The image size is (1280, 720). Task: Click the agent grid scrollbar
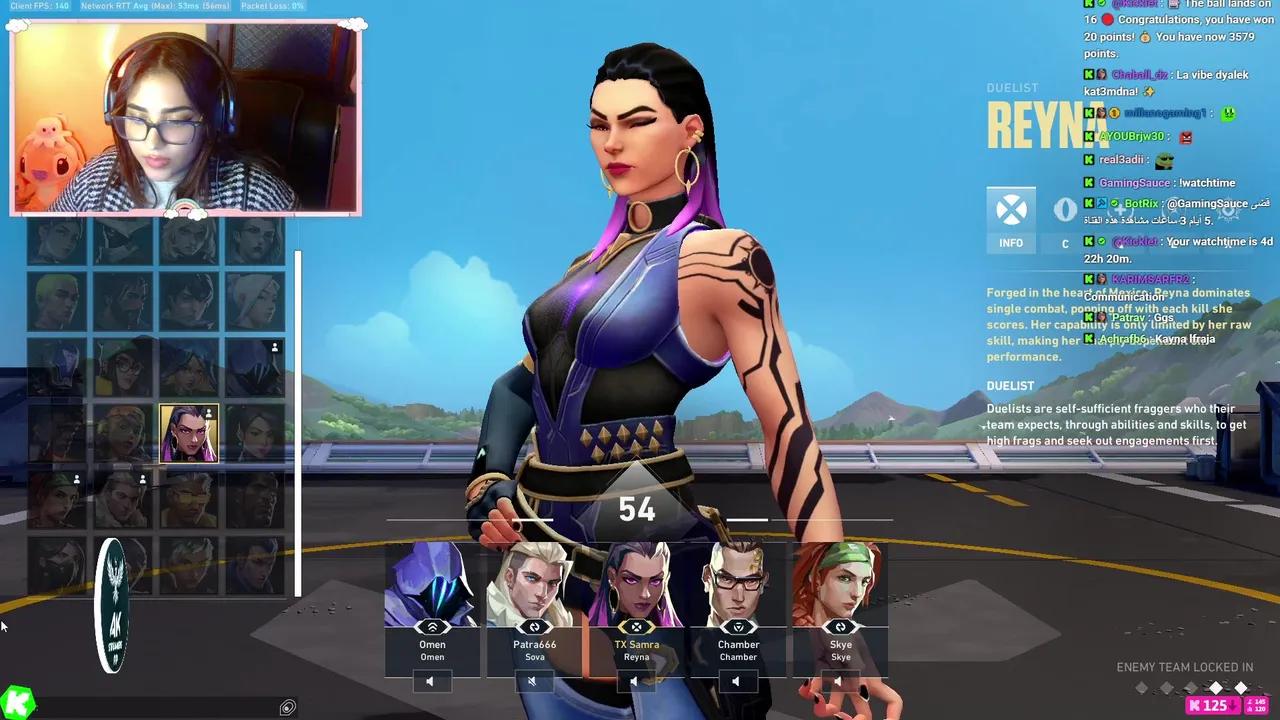click(x=297, y=420)
